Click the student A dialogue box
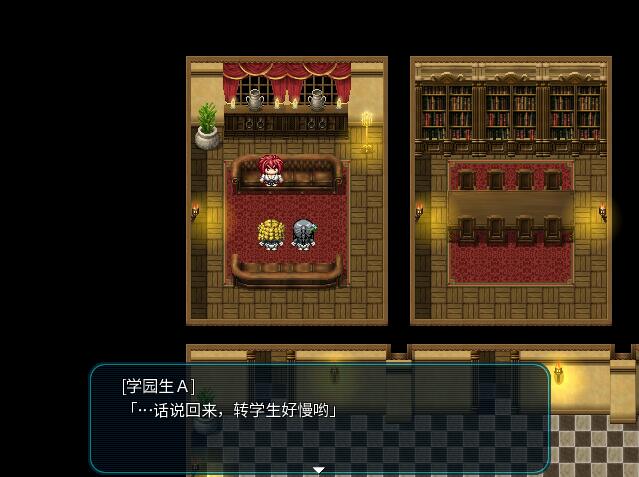This screenshot has height=477, width=639. pyautogui.click(x=320, y=417)
